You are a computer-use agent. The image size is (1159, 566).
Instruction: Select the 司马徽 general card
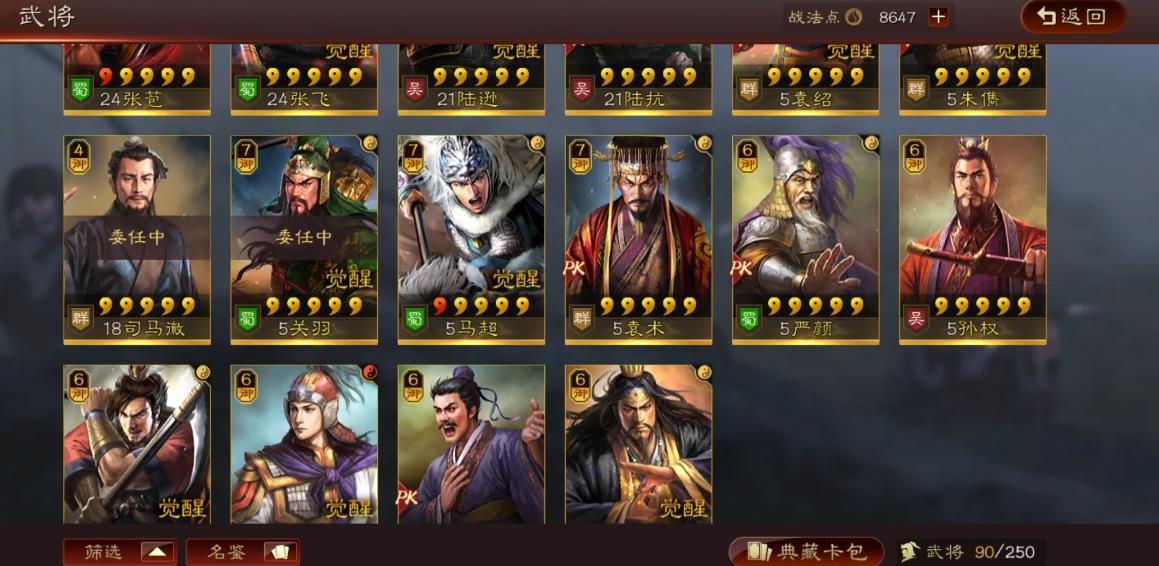(137, 239)
